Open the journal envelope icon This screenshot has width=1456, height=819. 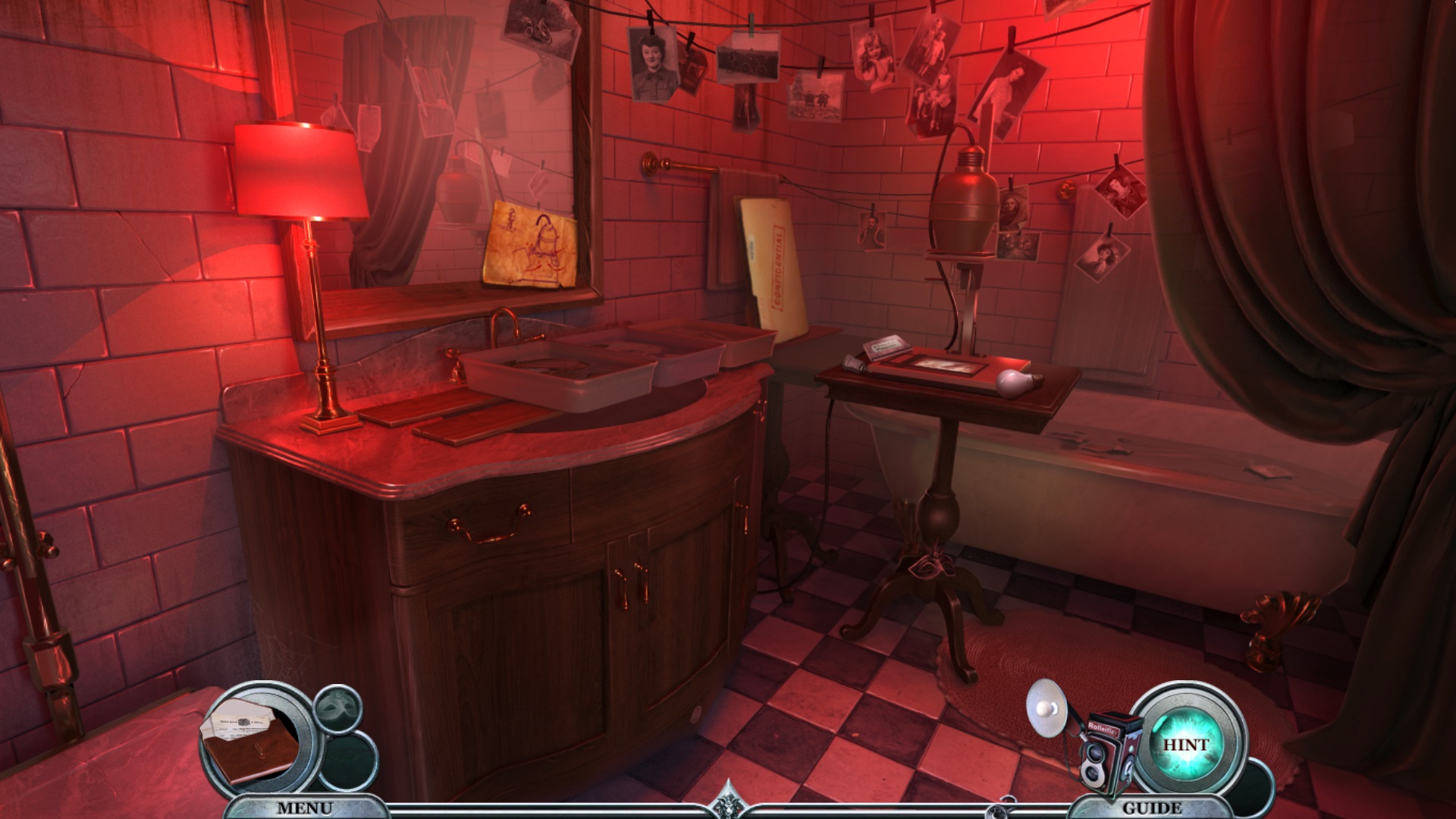tap(250, 741)
